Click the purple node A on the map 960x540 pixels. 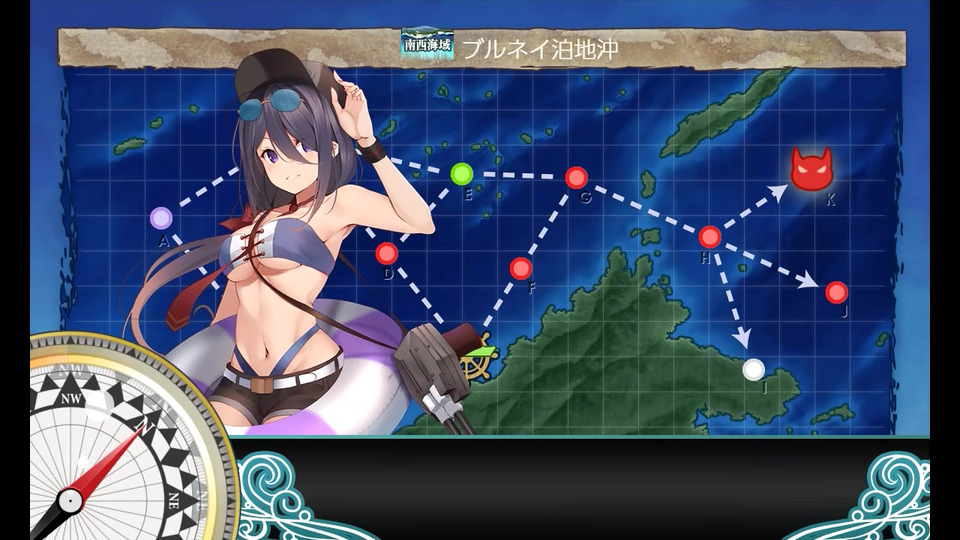point(161,218)
